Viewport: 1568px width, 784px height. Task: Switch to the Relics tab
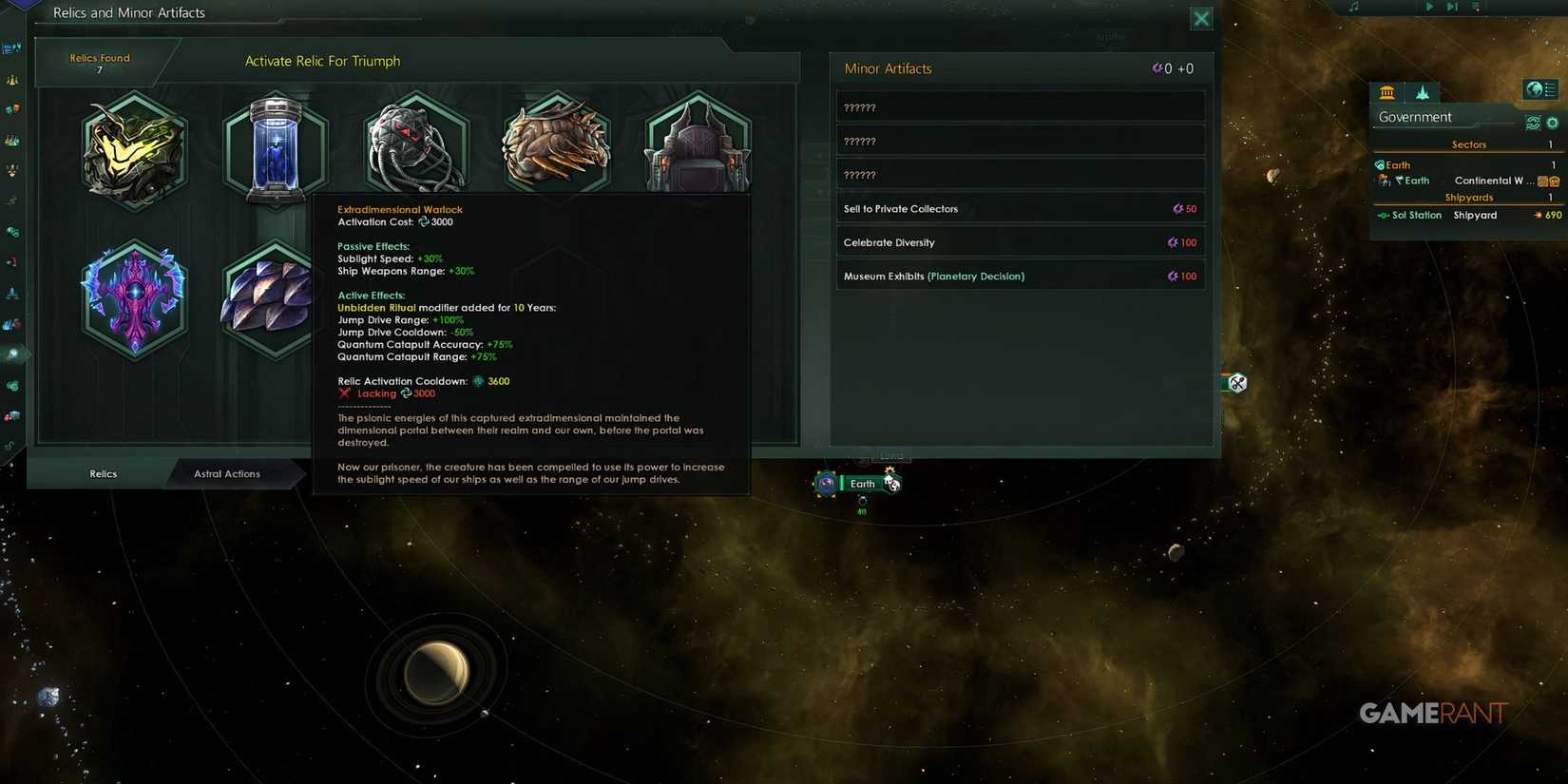click(102, 473)
